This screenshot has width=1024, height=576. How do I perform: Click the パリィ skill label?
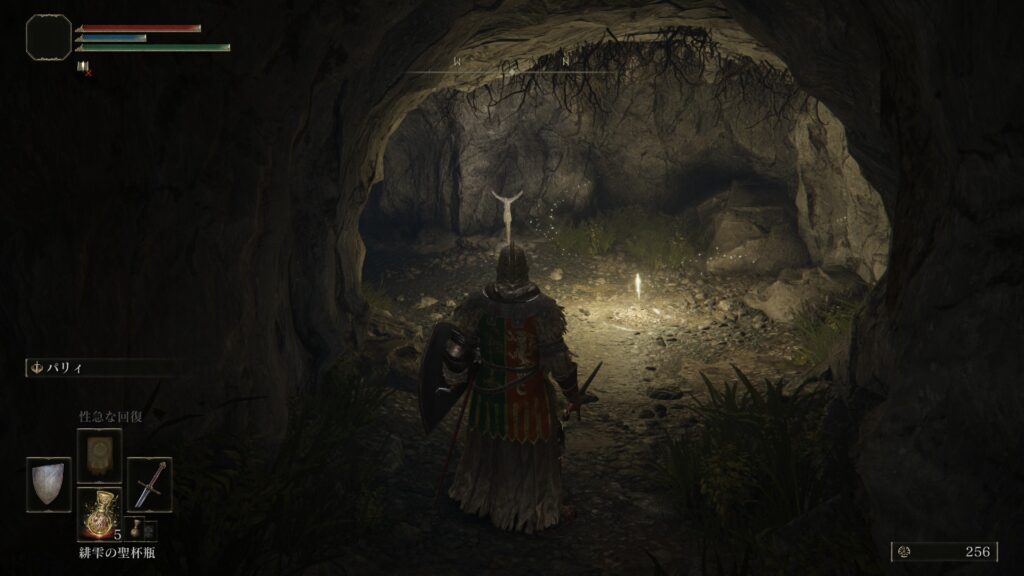pos(68,368)
